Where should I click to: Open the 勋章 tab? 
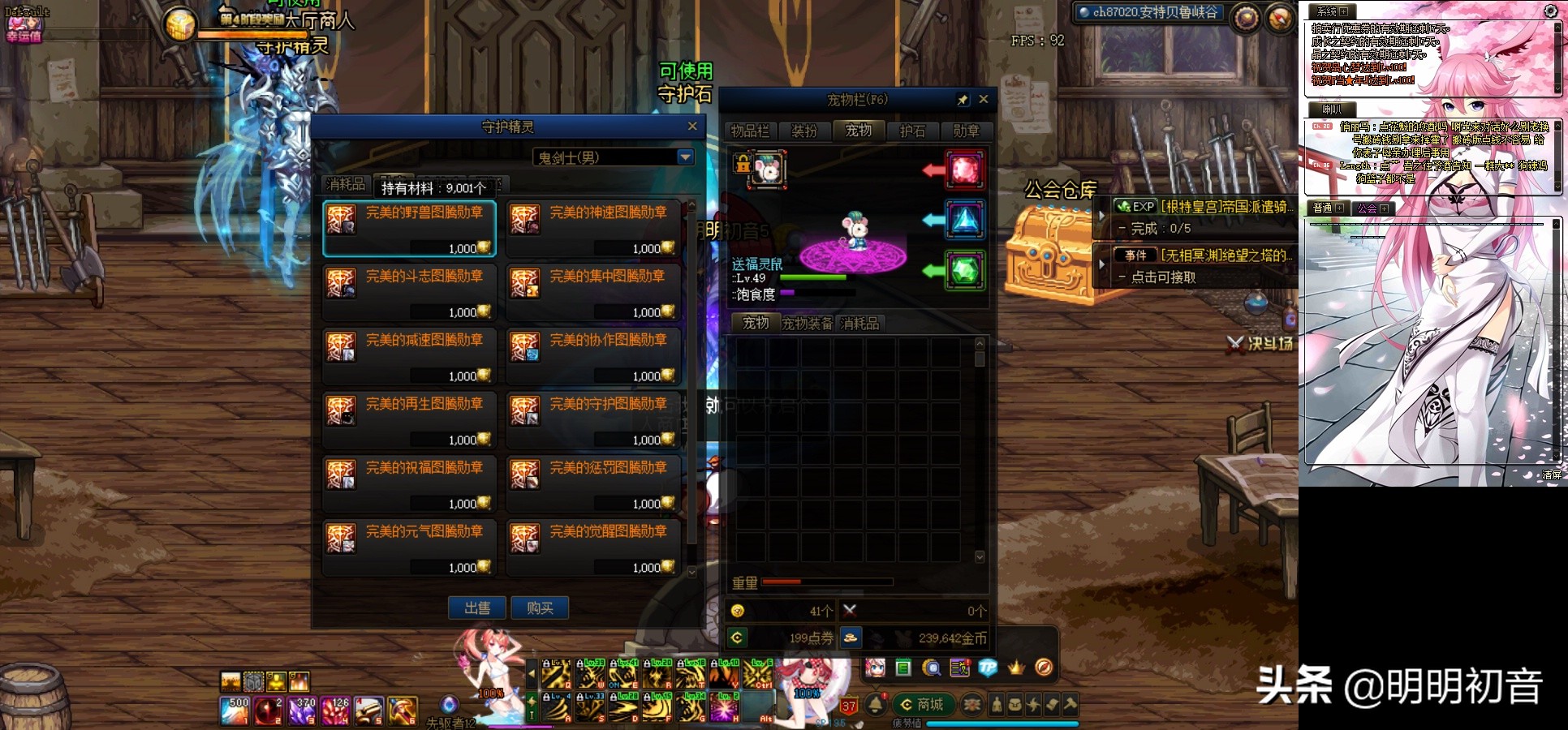(966, 131)
